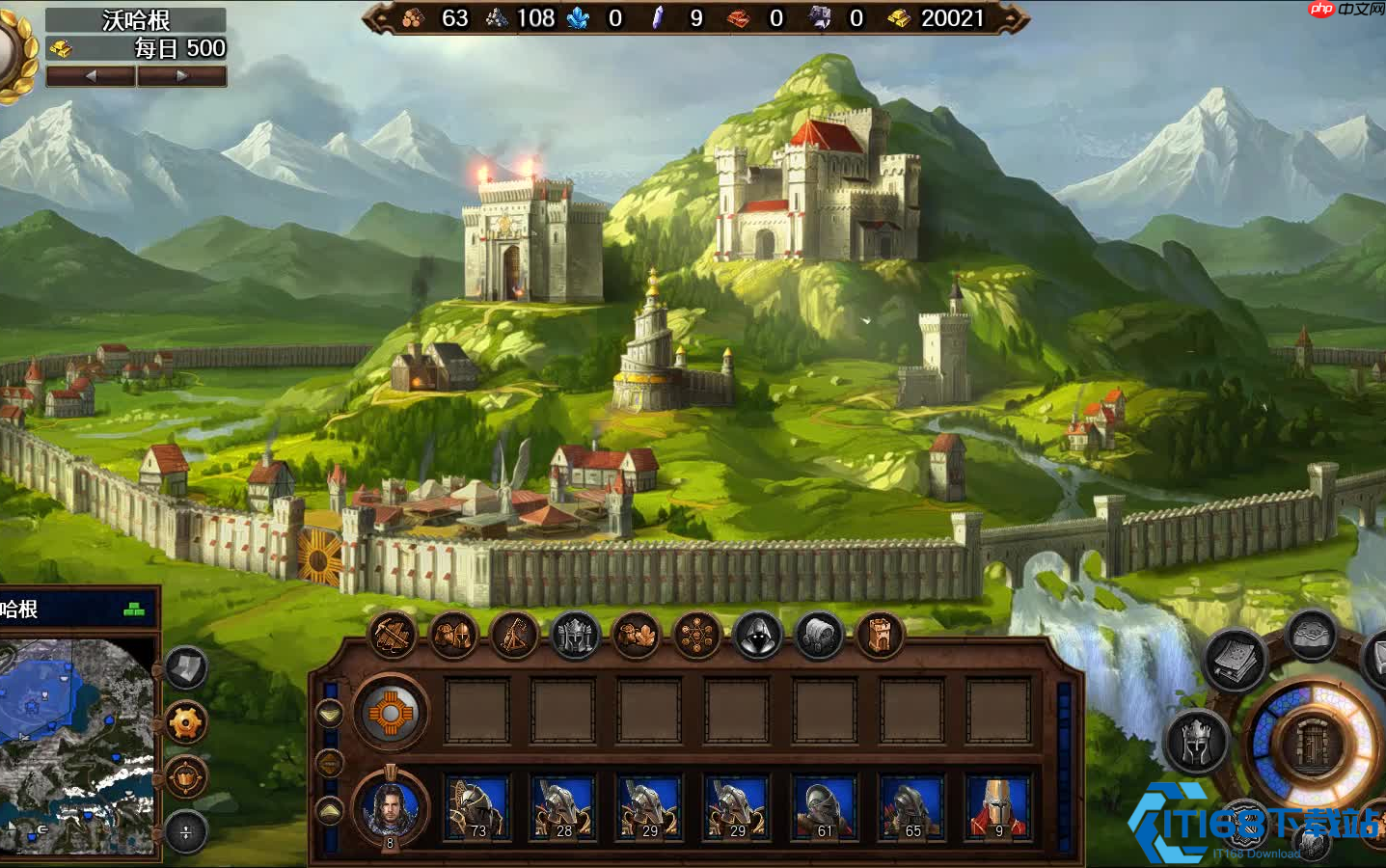Leave town via the wooden door button
The height and width of the screenshot is (868, 1386).
point(1313,746)
